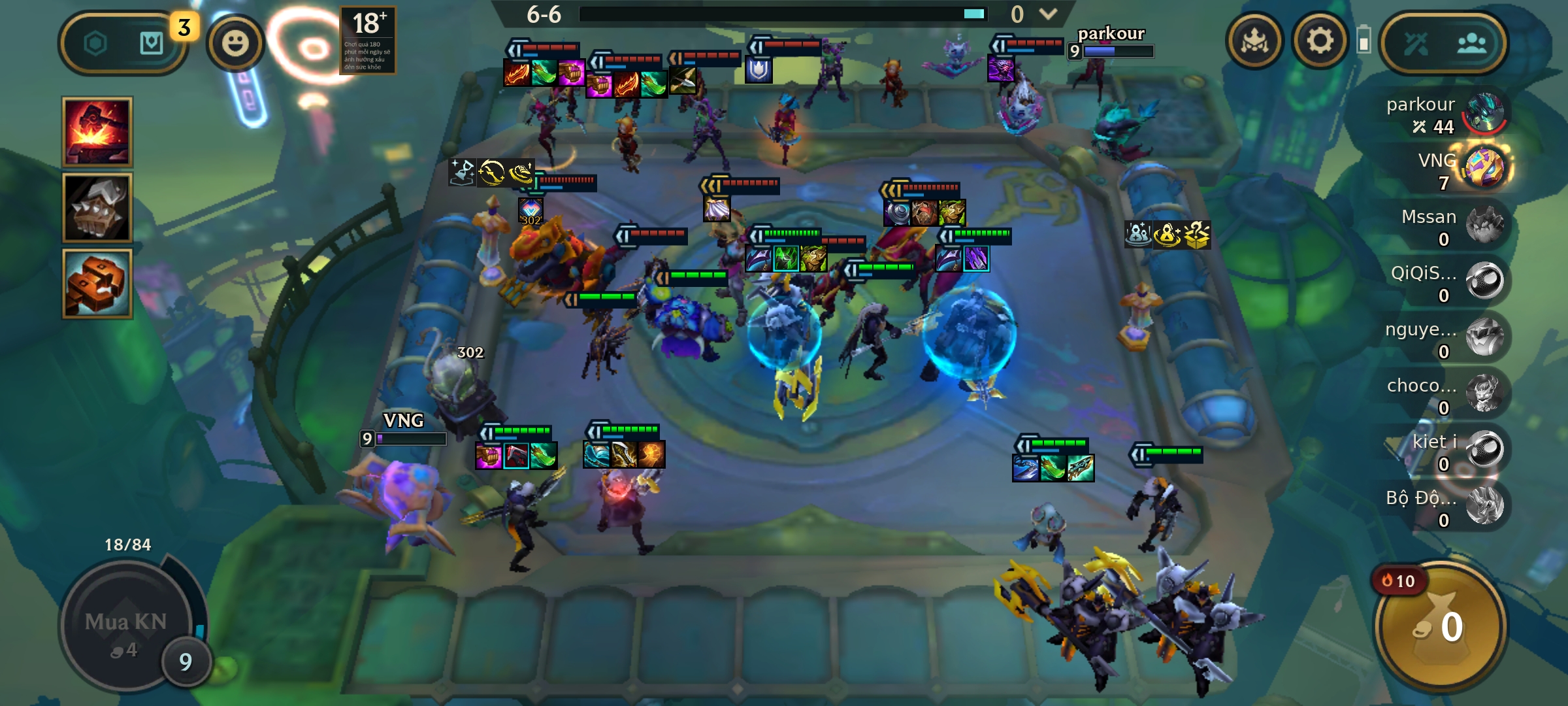The height and width of the screenshot is (706, 1568).
Task: Open the hexagon traits panel
Action: [x=95, y=44]
